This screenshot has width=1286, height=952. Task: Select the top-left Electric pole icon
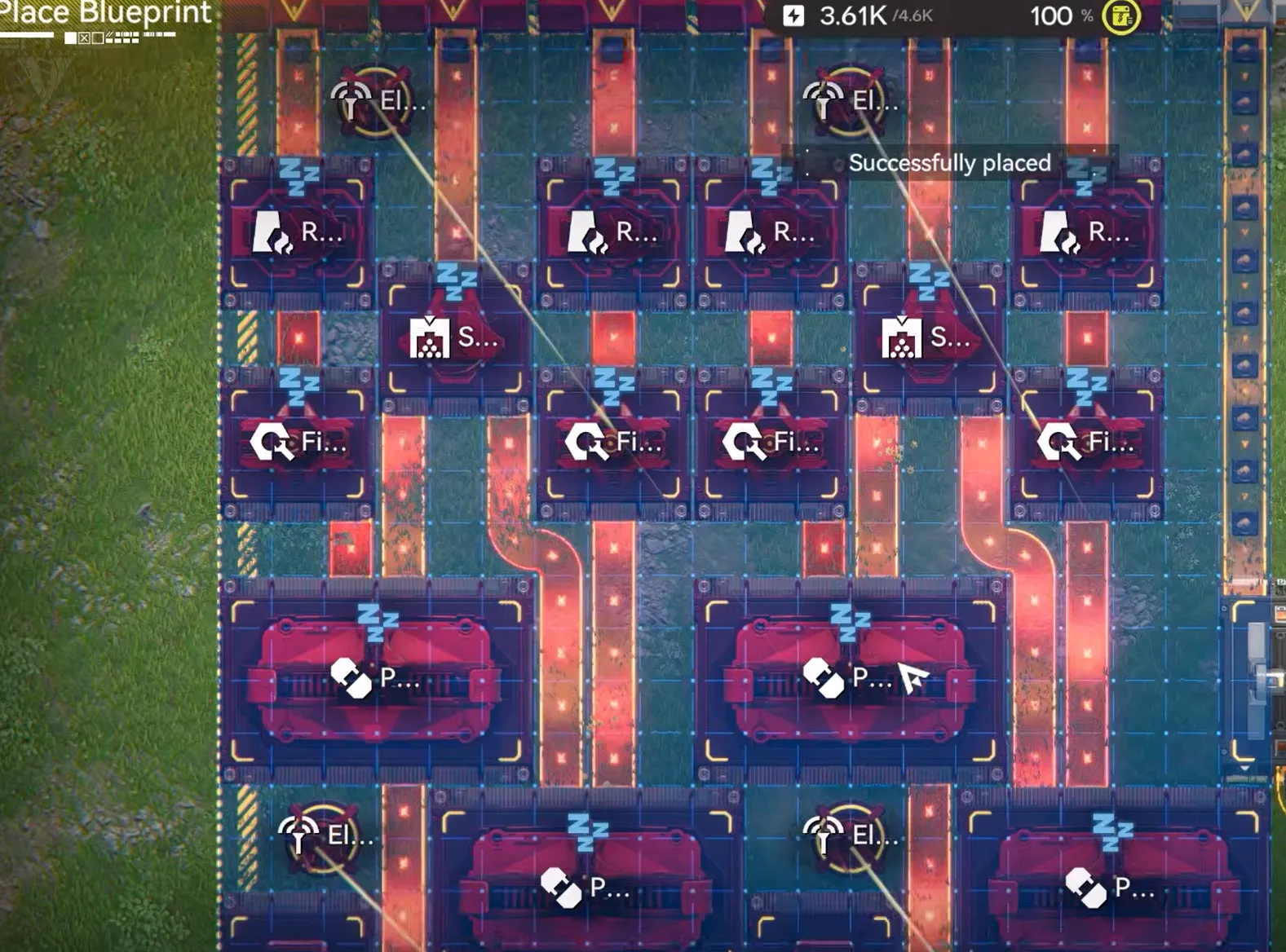(351, 100)
